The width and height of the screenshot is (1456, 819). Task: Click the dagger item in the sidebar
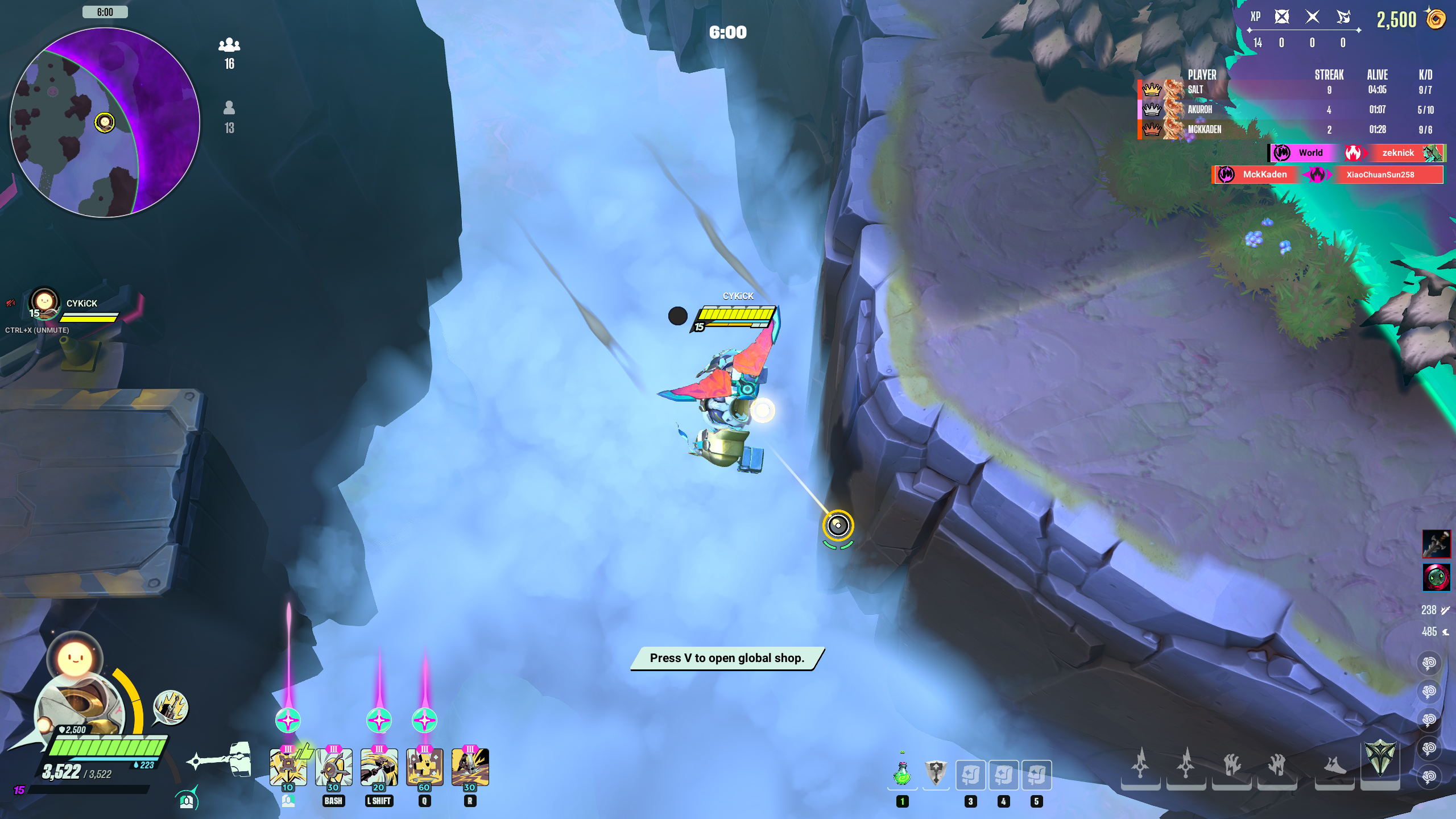1436,544
